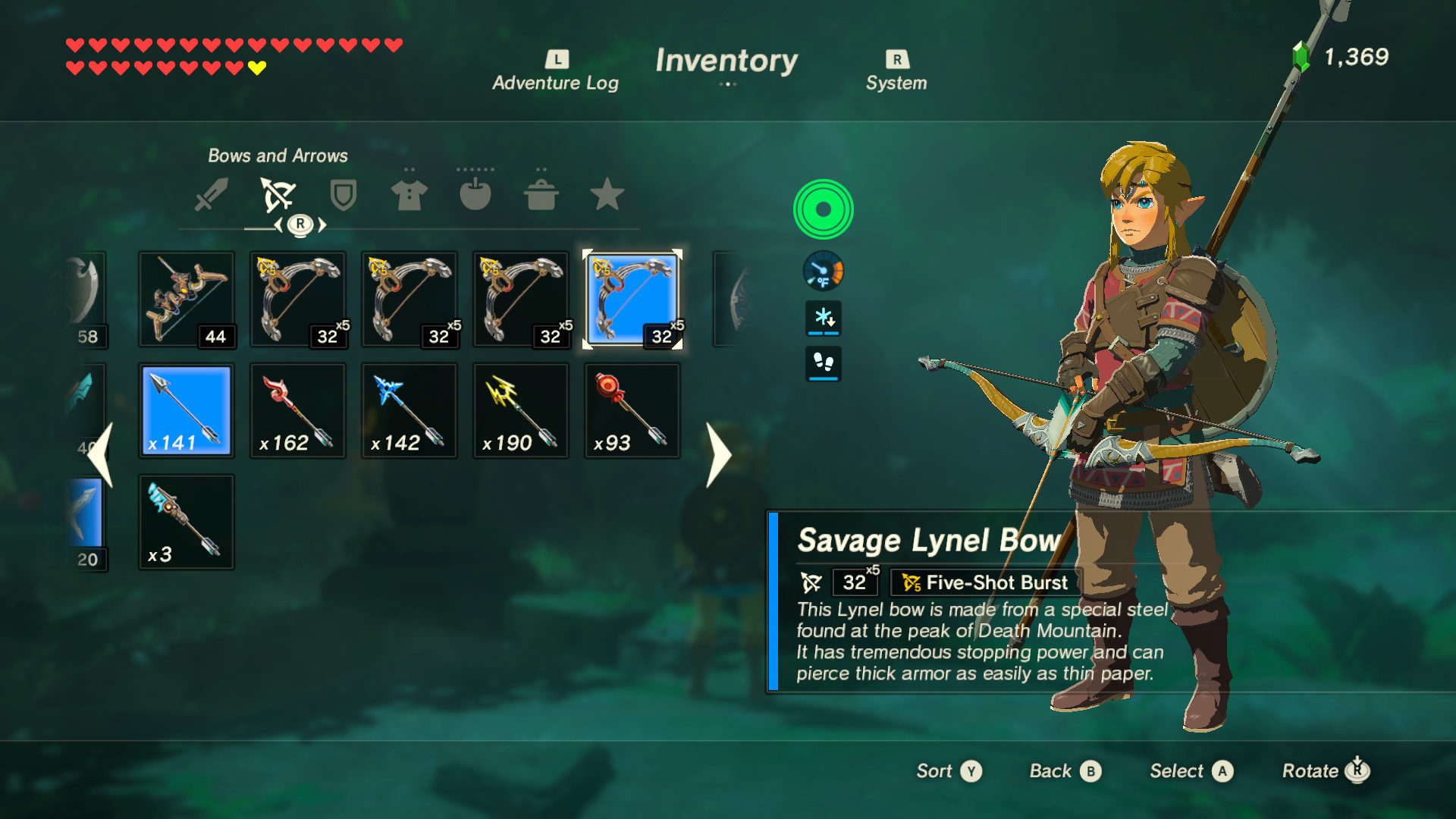Toggle selection on the x141 arrow stack

tap(186, 410)
